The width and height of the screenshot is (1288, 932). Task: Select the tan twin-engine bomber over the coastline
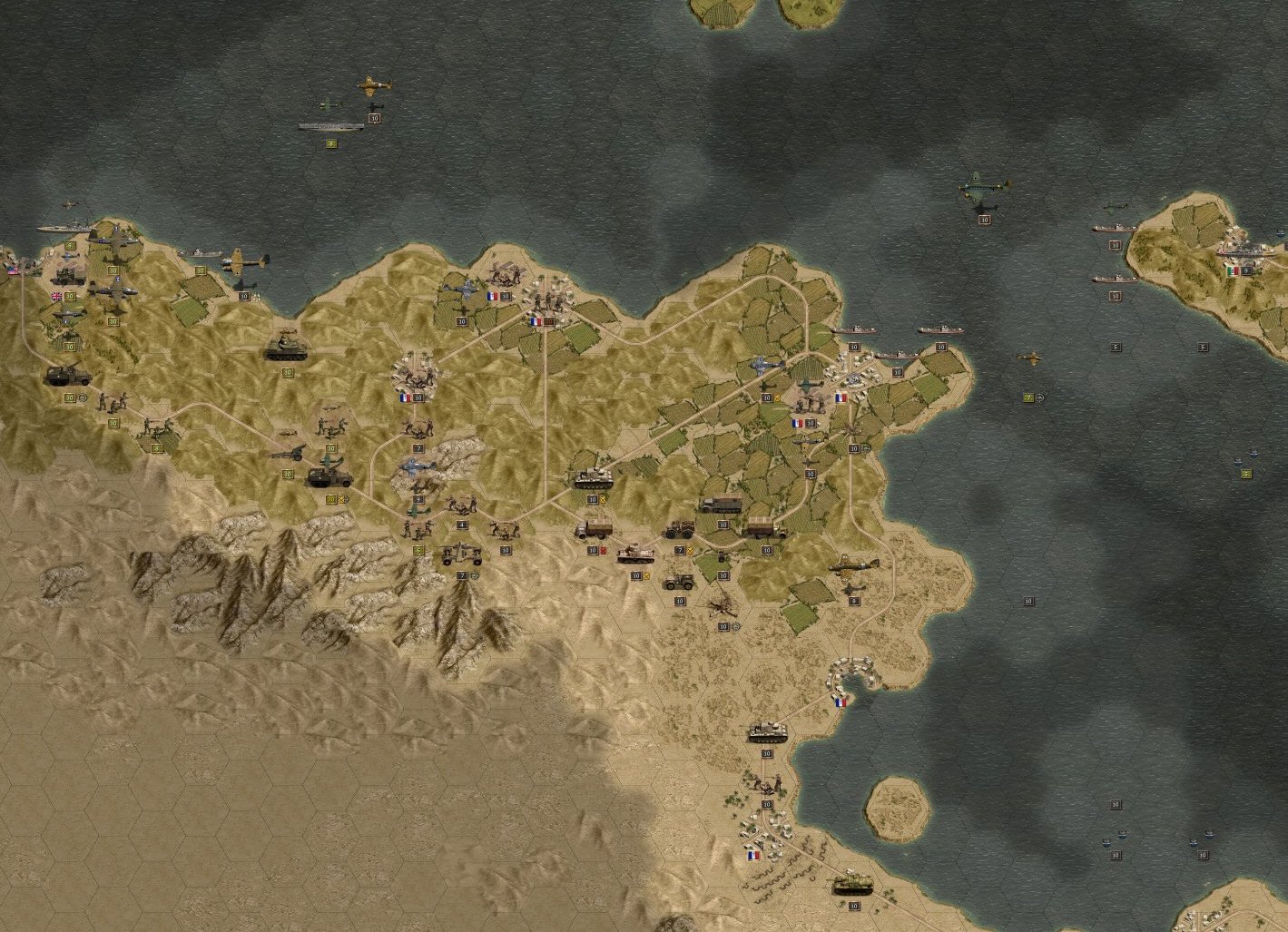pos(244,262)
